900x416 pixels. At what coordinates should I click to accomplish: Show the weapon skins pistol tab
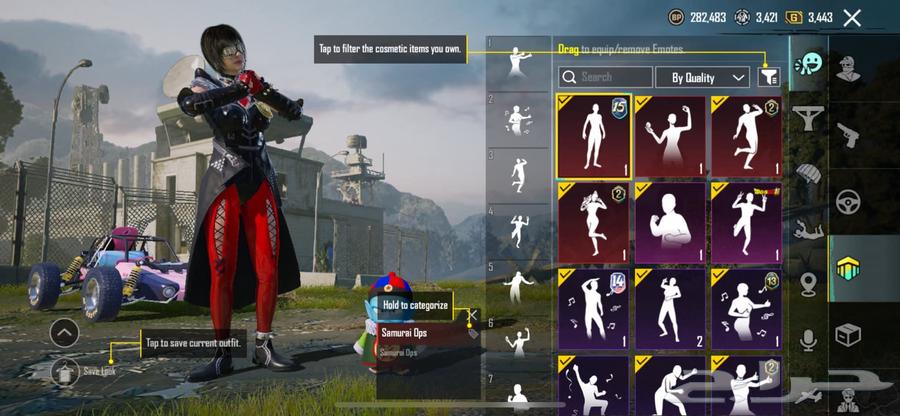(849, 134)
